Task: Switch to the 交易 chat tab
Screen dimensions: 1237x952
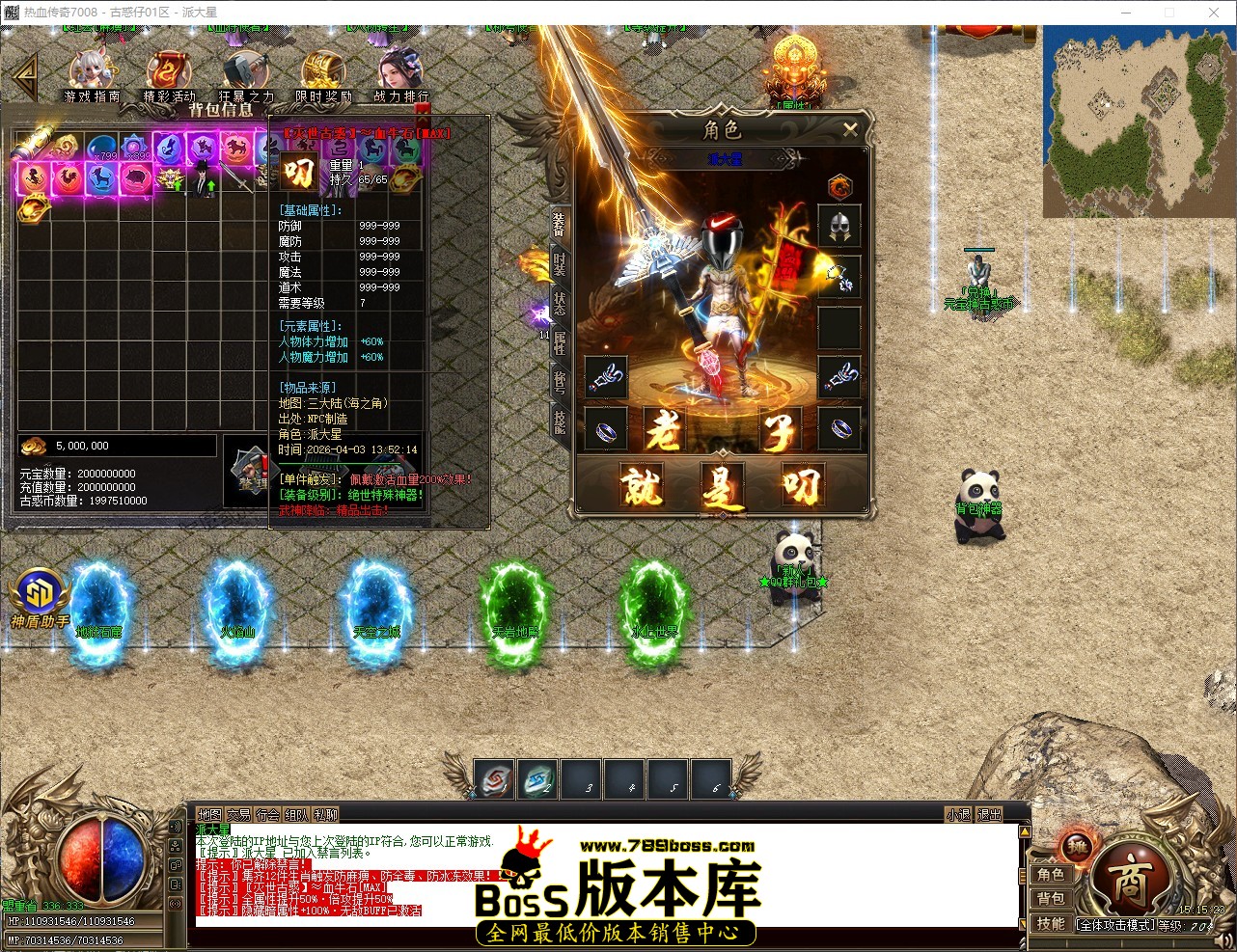Action: [x=240, y=814]
